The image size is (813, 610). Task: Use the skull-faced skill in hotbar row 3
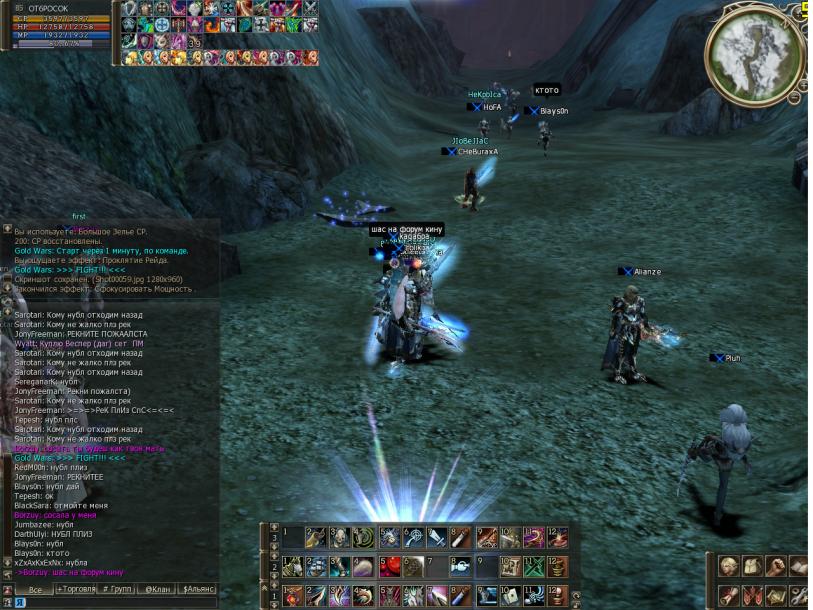click(x=340, y=538)
